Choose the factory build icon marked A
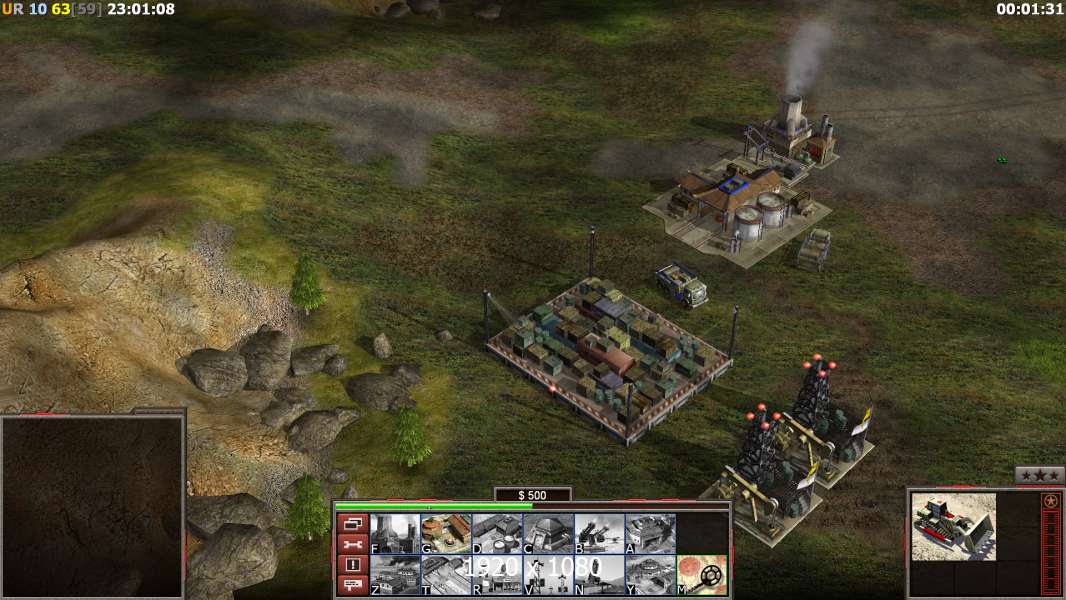The image size is (1066, 600). (x=650, y=533)
